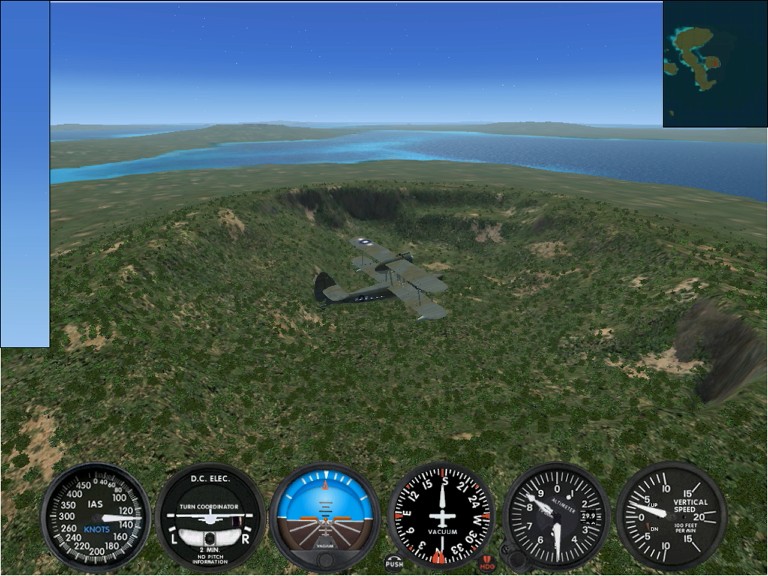The image size is (768, 576).
Task: Click the airspeed indicator gauge
Action: tap(95, 516)
